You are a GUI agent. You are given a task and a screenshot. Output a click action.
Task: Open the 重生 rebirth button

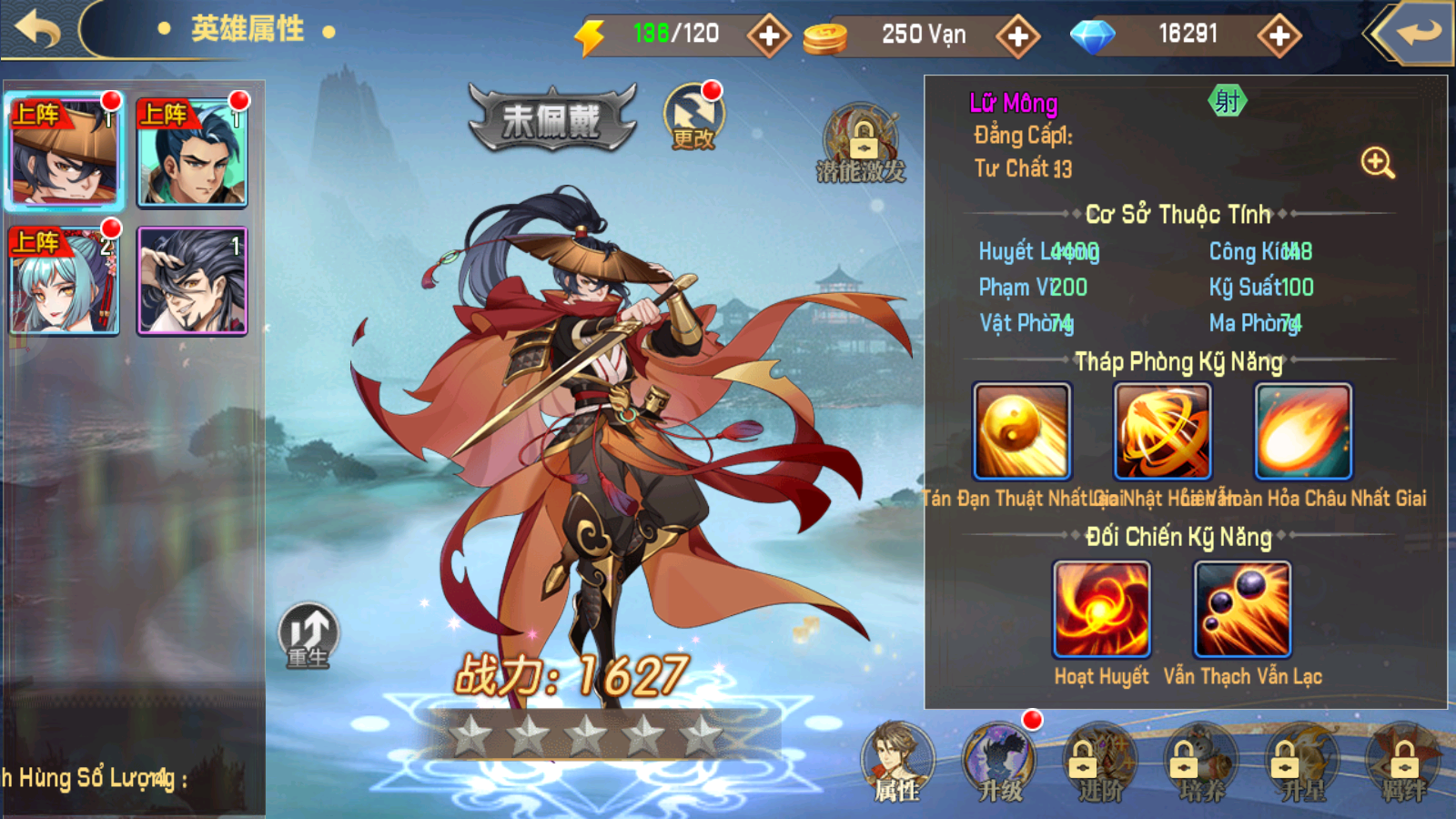[x=308, y=634]
